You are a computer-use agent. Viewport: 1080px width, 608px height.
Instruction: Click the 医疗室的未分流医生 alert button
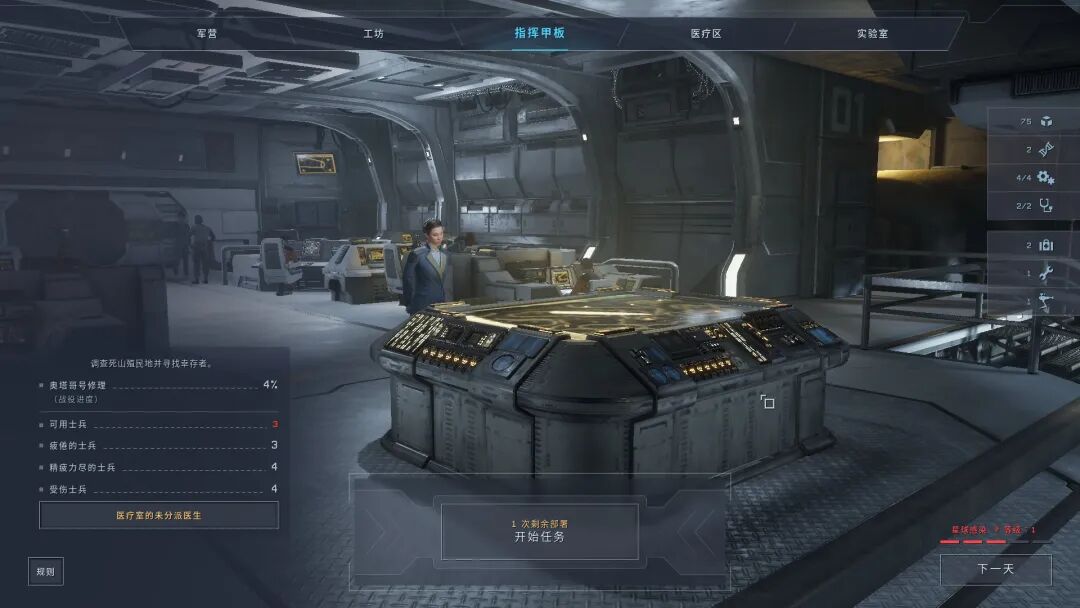[159, 515]
